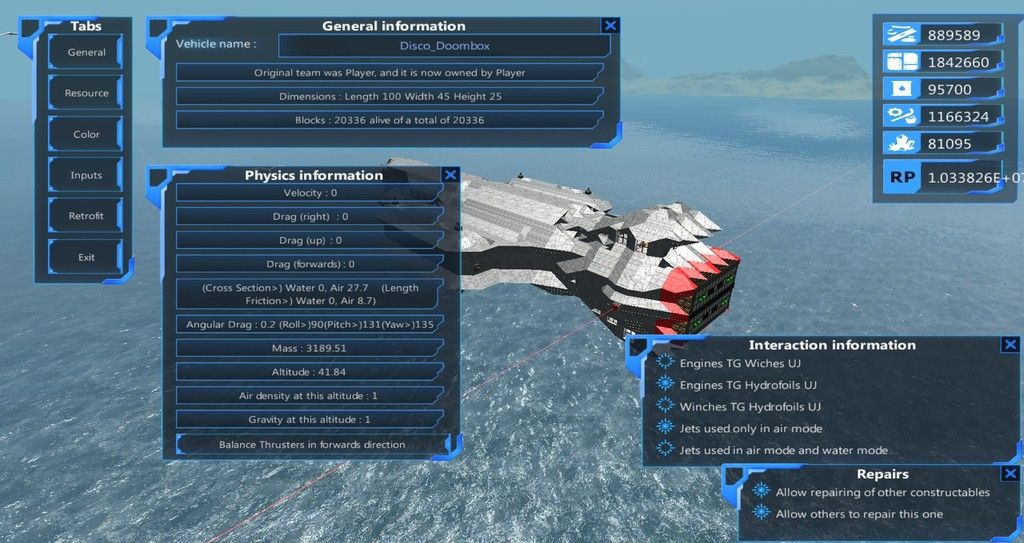Set Jets used only in air mode
Image resolution: width=1024 pixels, height=543 pixels.
coord(666,428)
